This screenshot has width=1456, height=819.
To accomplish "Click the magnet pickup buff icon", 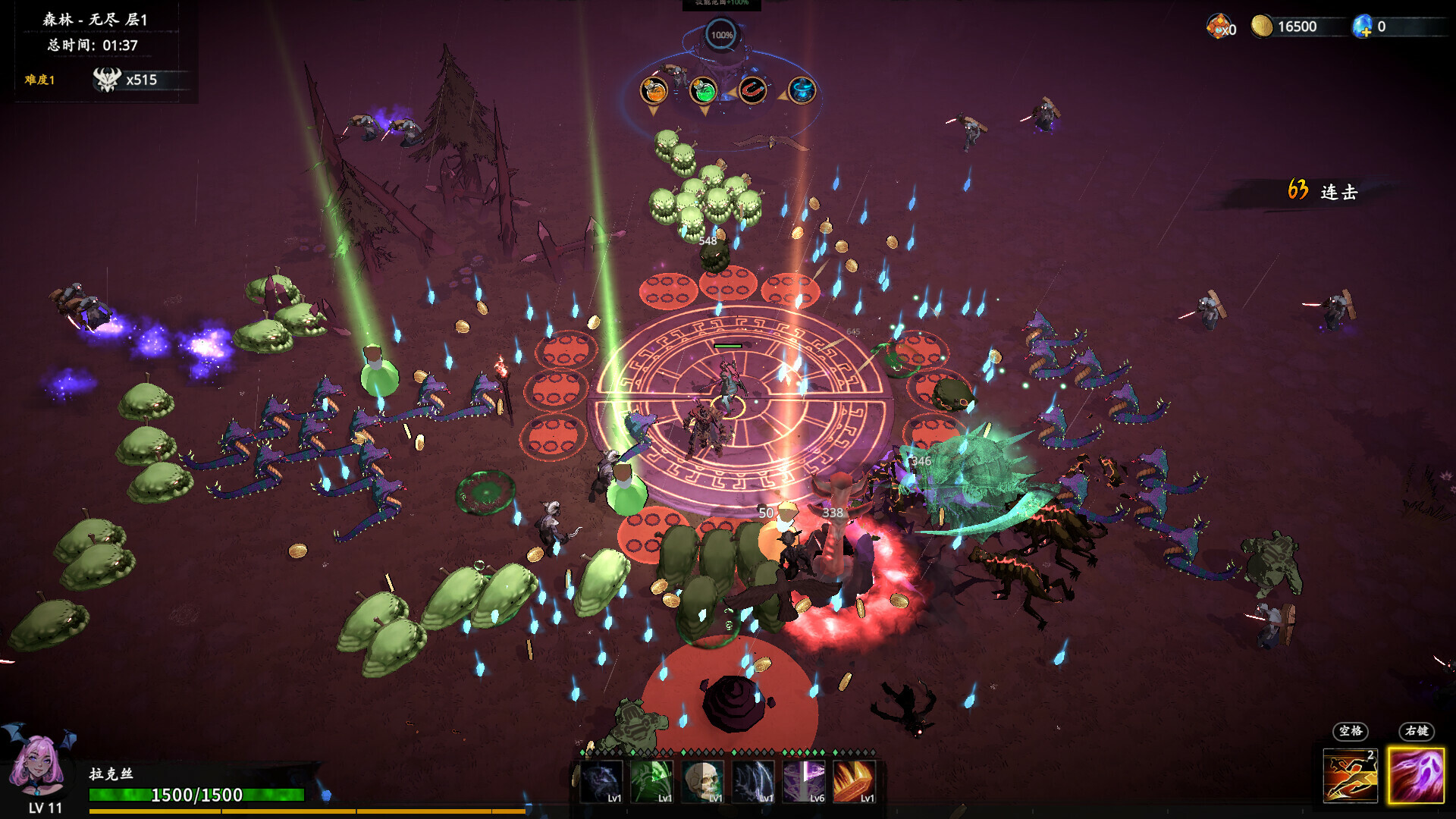I will coord(754,90).
